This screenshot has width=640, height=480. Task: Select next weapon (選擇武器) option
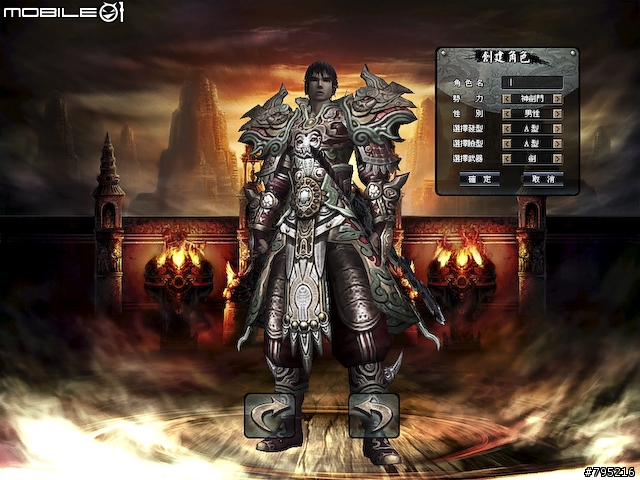point(557,158)
